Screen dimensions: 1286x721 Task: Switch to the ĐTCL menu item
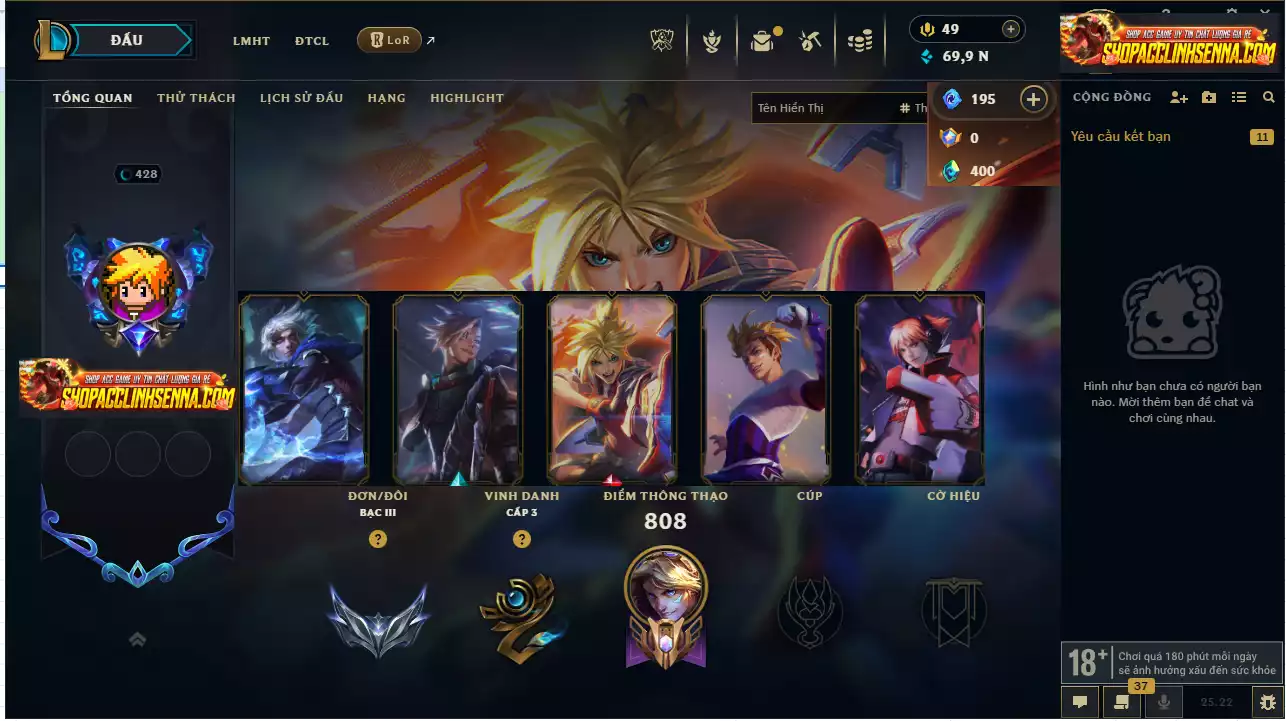point(312,41)
